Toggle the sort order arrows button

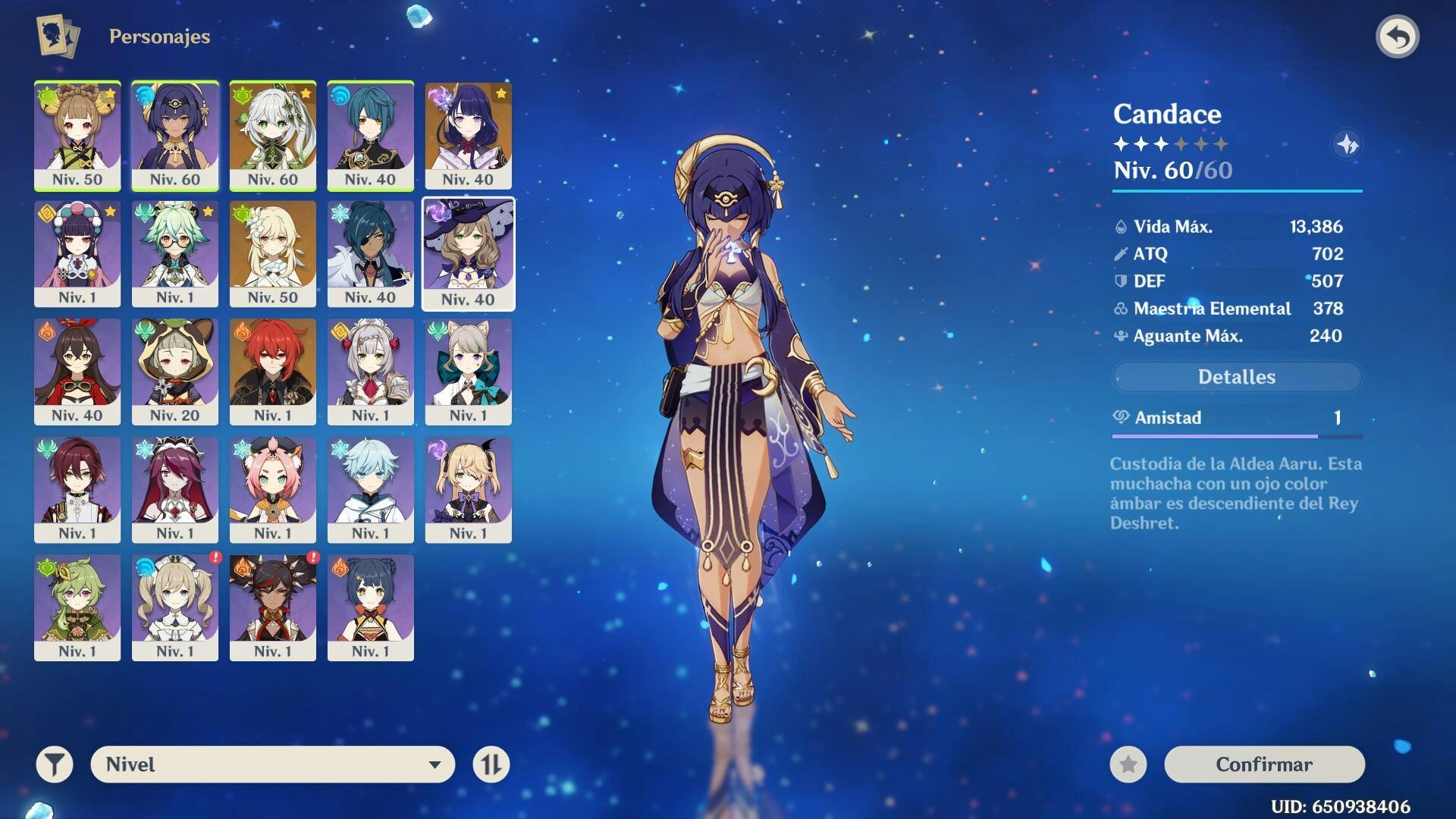[491, 764]
